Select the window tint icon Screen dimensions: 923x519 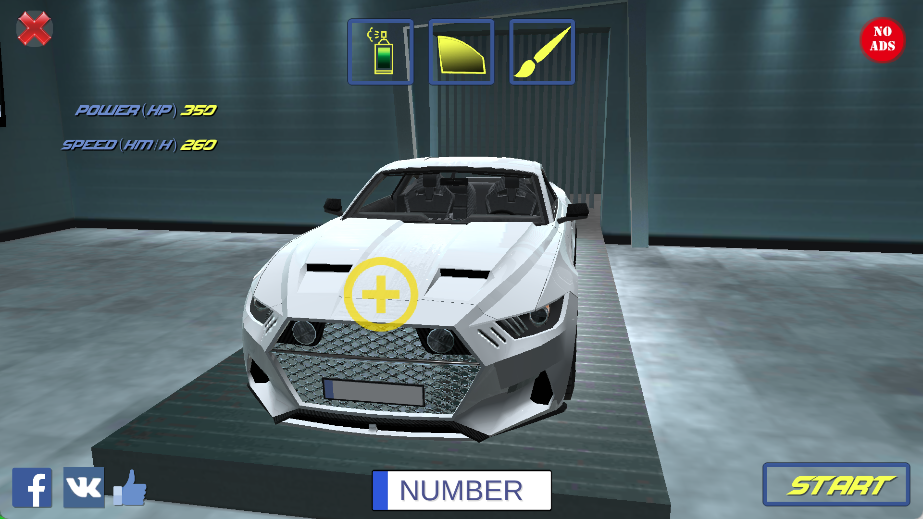(x=461, y=52)
